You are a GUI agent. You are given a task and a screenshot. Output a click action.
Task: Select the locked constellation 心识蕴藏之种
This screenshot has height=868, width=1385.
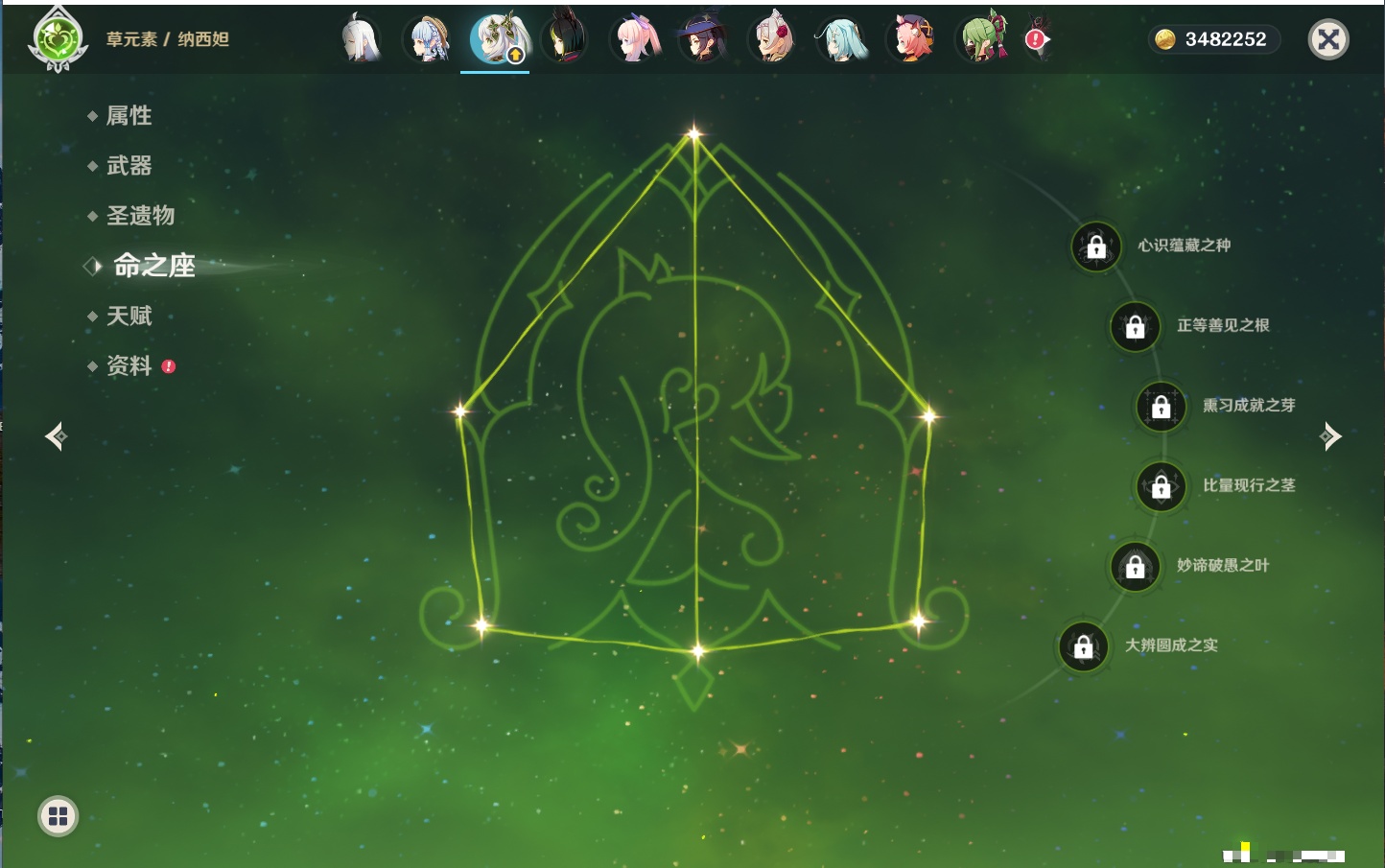[1096, 246]
